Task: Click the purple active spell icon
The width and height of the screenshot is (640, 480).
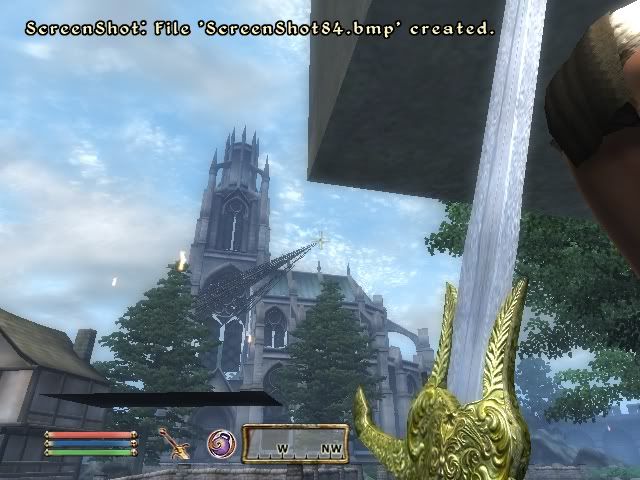Action: coord(221,443)
